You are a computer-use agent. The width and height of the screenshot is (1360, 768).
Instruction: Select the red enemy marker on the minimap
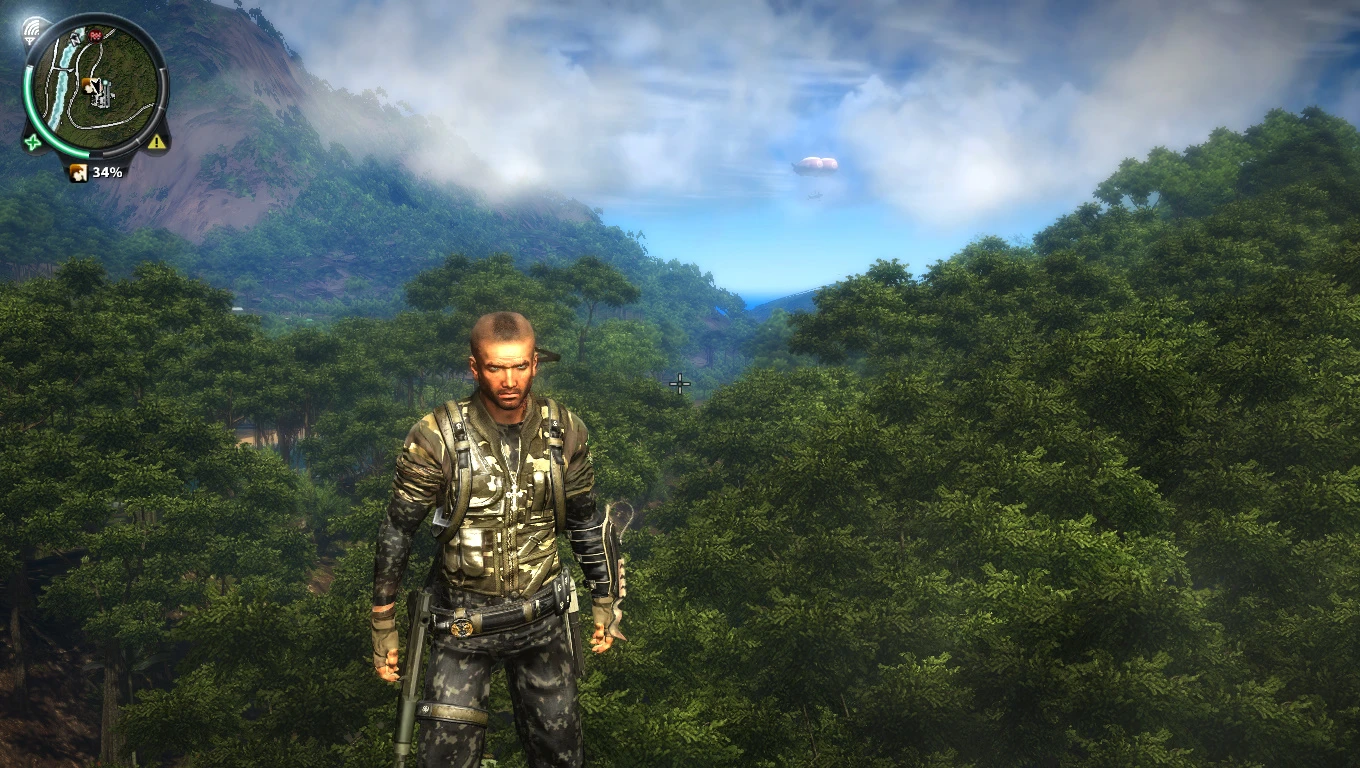coord(95,36)
